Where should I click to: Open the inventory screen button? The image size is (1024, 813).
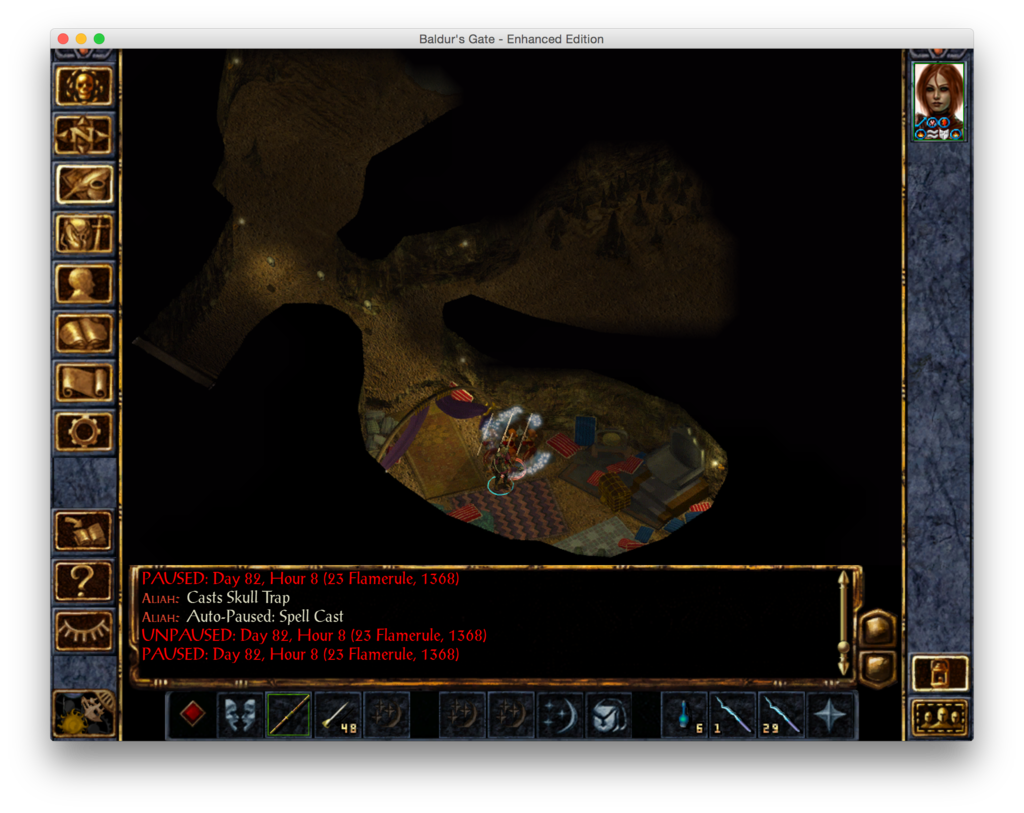click(x=84, y=234)
